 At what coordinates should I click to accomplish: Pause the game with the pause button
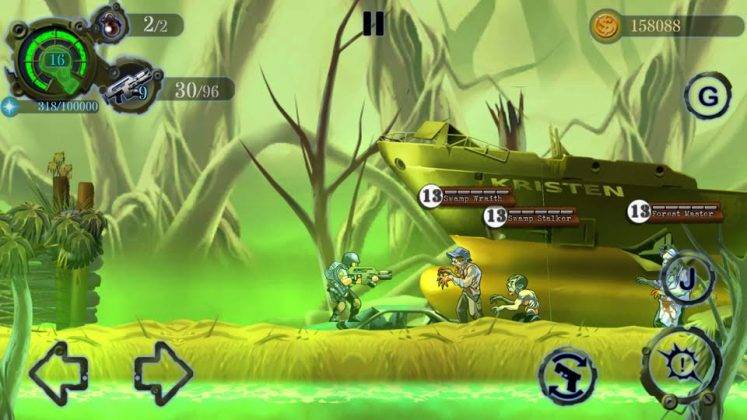(x=373, y=23)
